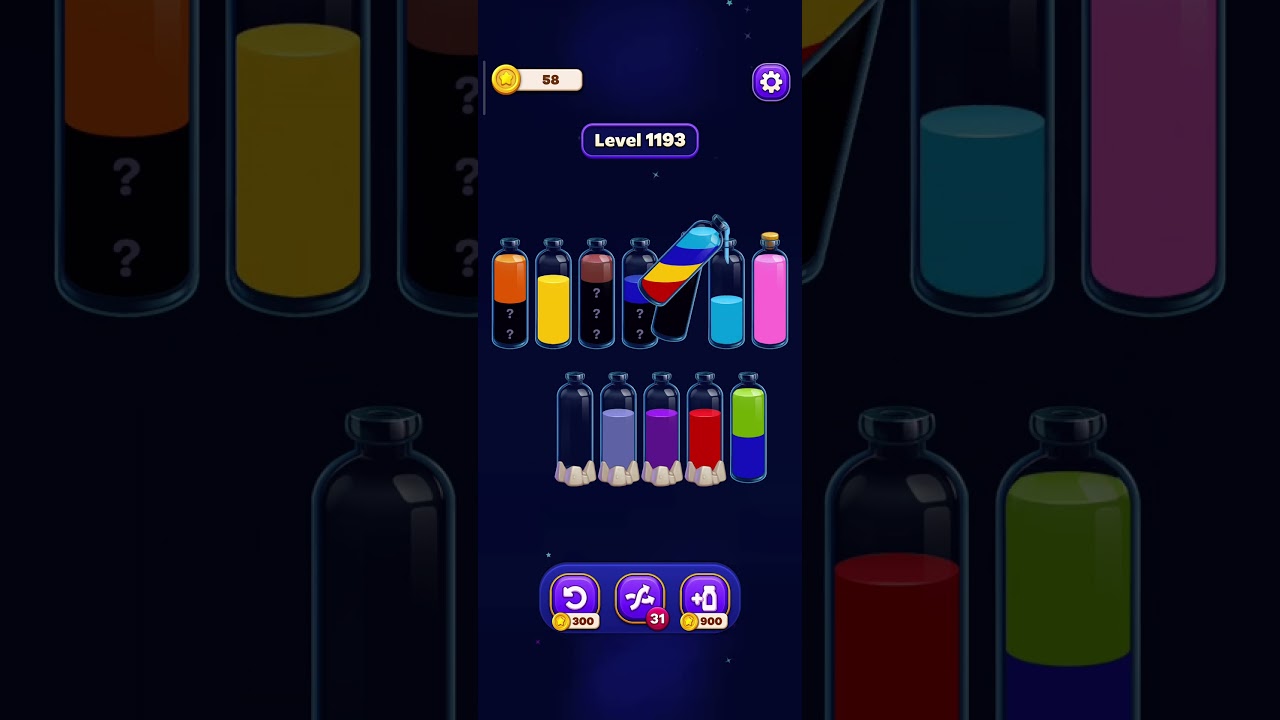The image size is (1280, 720).
Task: Tap the Level 1193 badge
Action: [640, 140]
